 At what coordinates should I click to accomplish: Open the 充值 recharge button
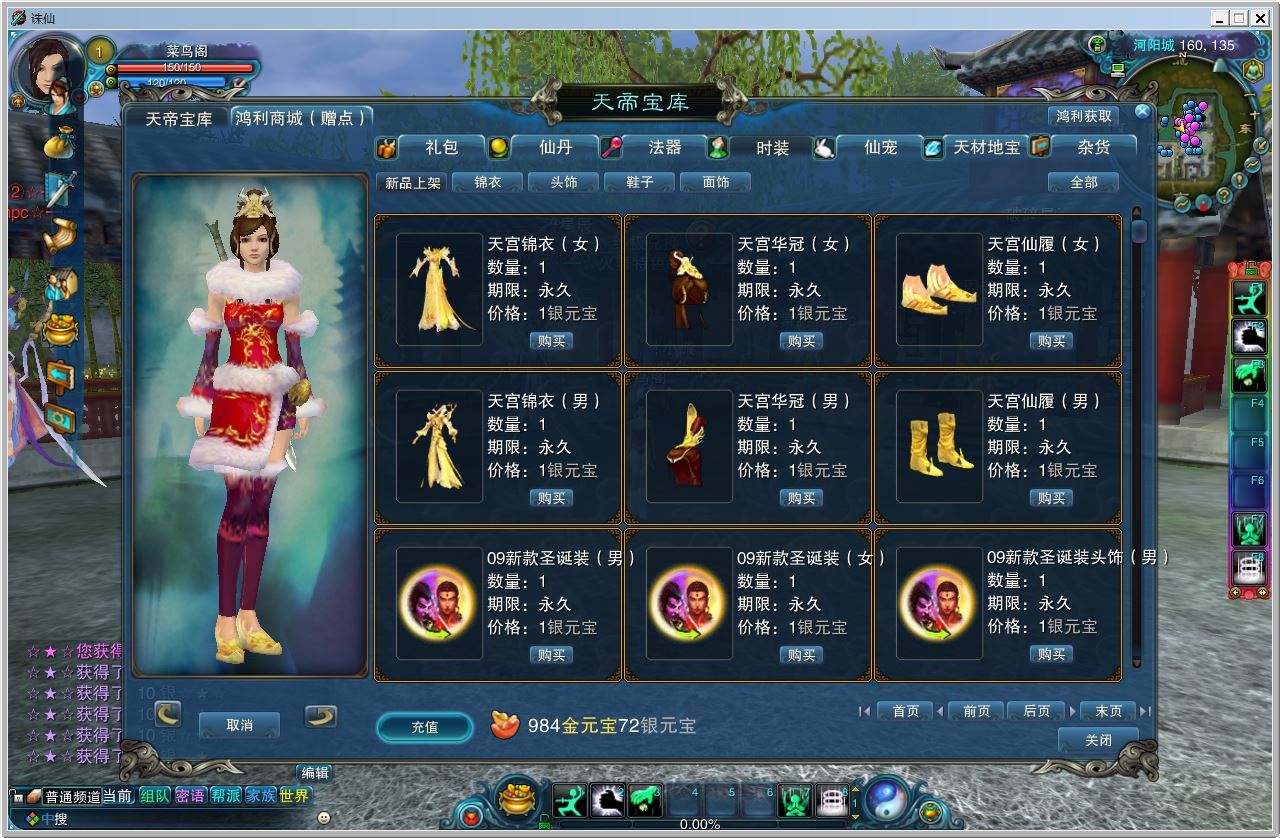pyautogui.click(x=425, y=727)
